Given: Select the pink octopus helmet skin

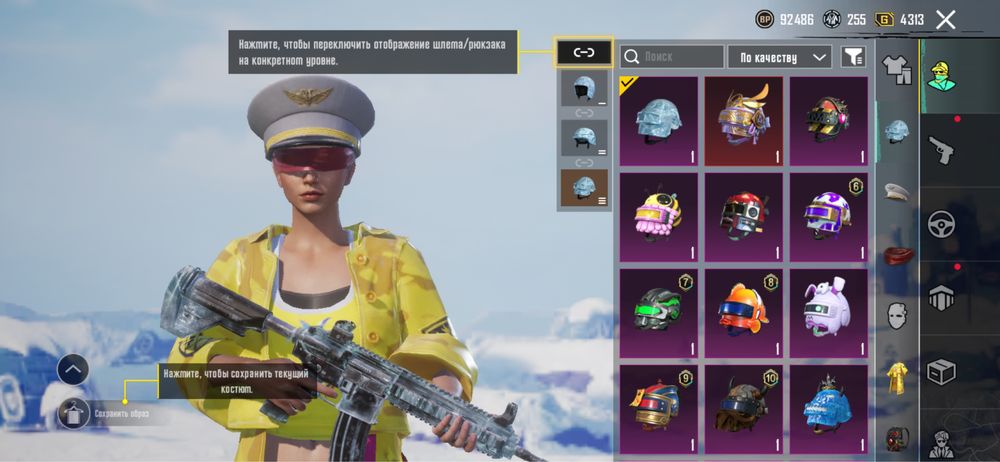Looking at the screenshot, I should pos(658,214).
